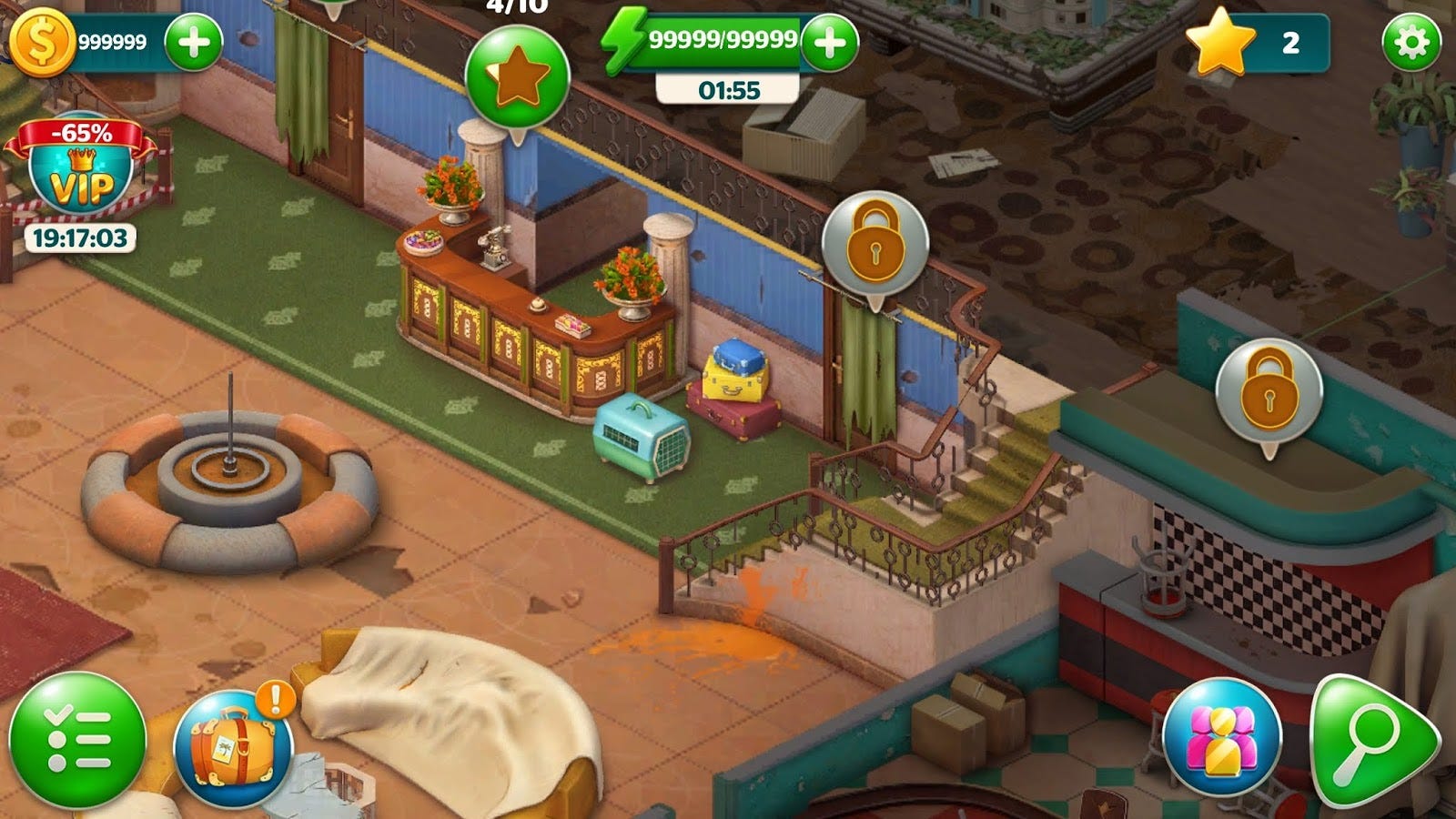Viewport: 1456px width, 819px height.
Task: Tap the padlock bubble above the staircase door
Action: click(x=875, y=246)
